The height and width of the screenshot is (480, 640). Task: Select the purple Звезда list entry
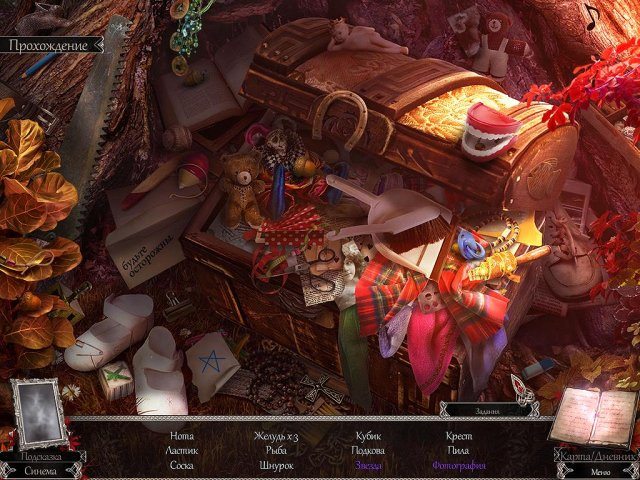pyautogui.click(x=369, y=466)
